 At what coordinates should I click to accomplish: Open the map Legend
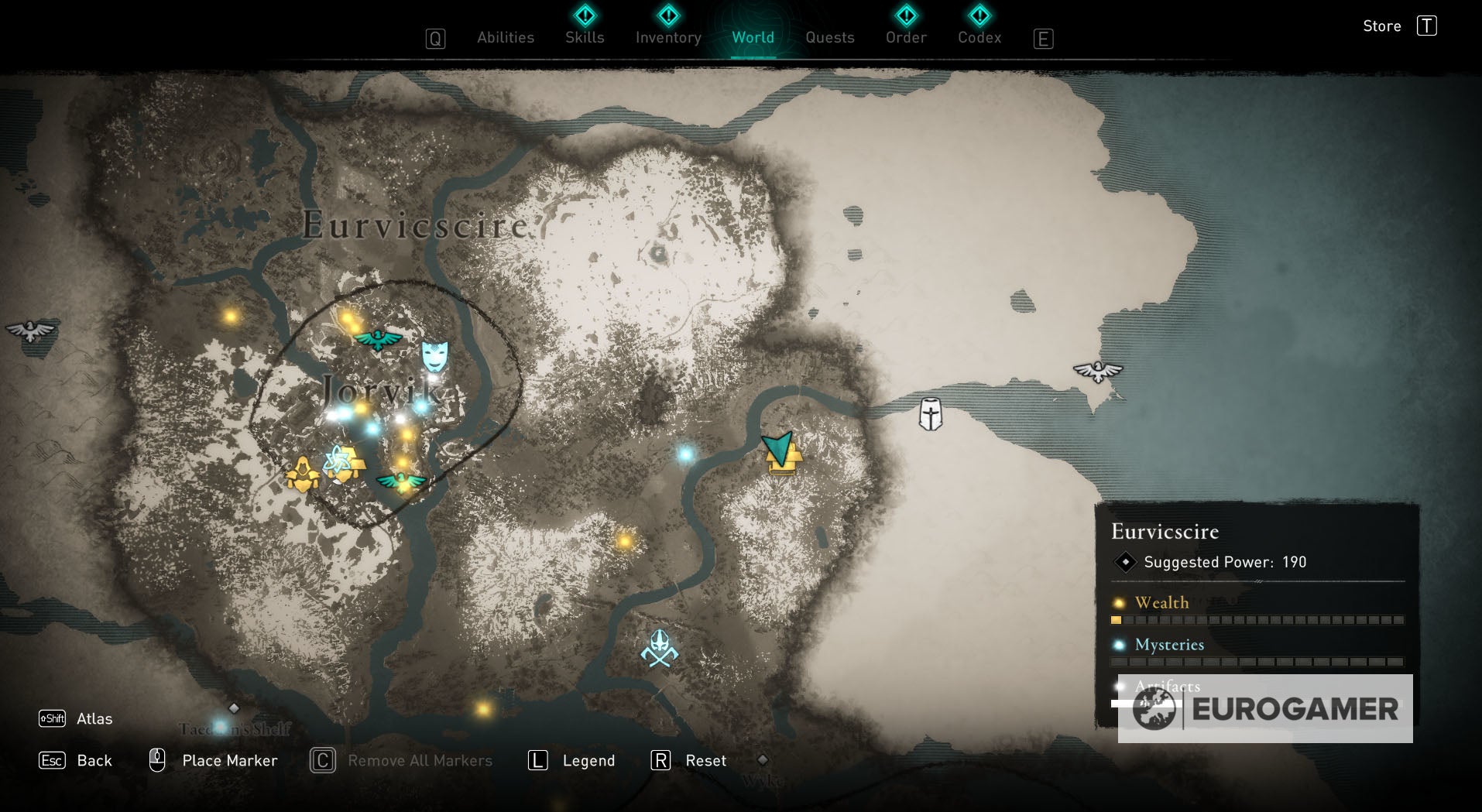(x=589, y=760)
